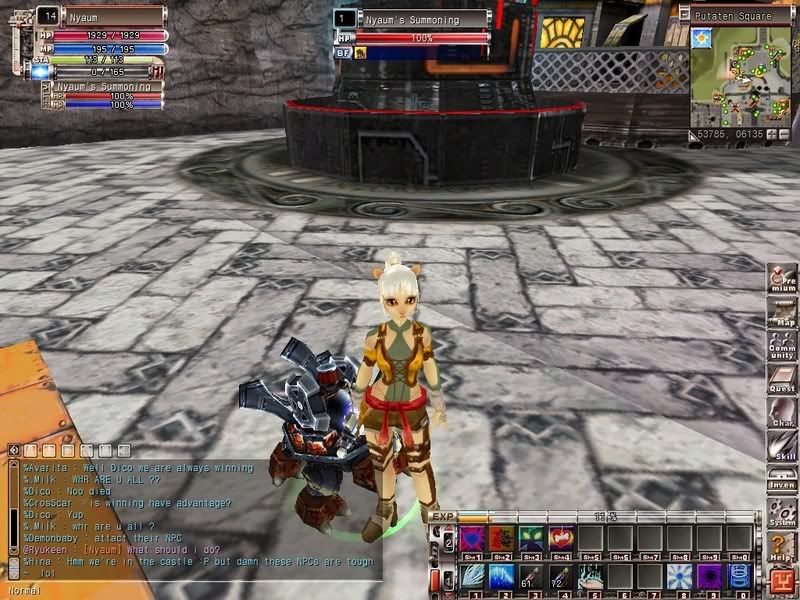
Task: Use the potion stack of 72
Action: coord(561,577)
